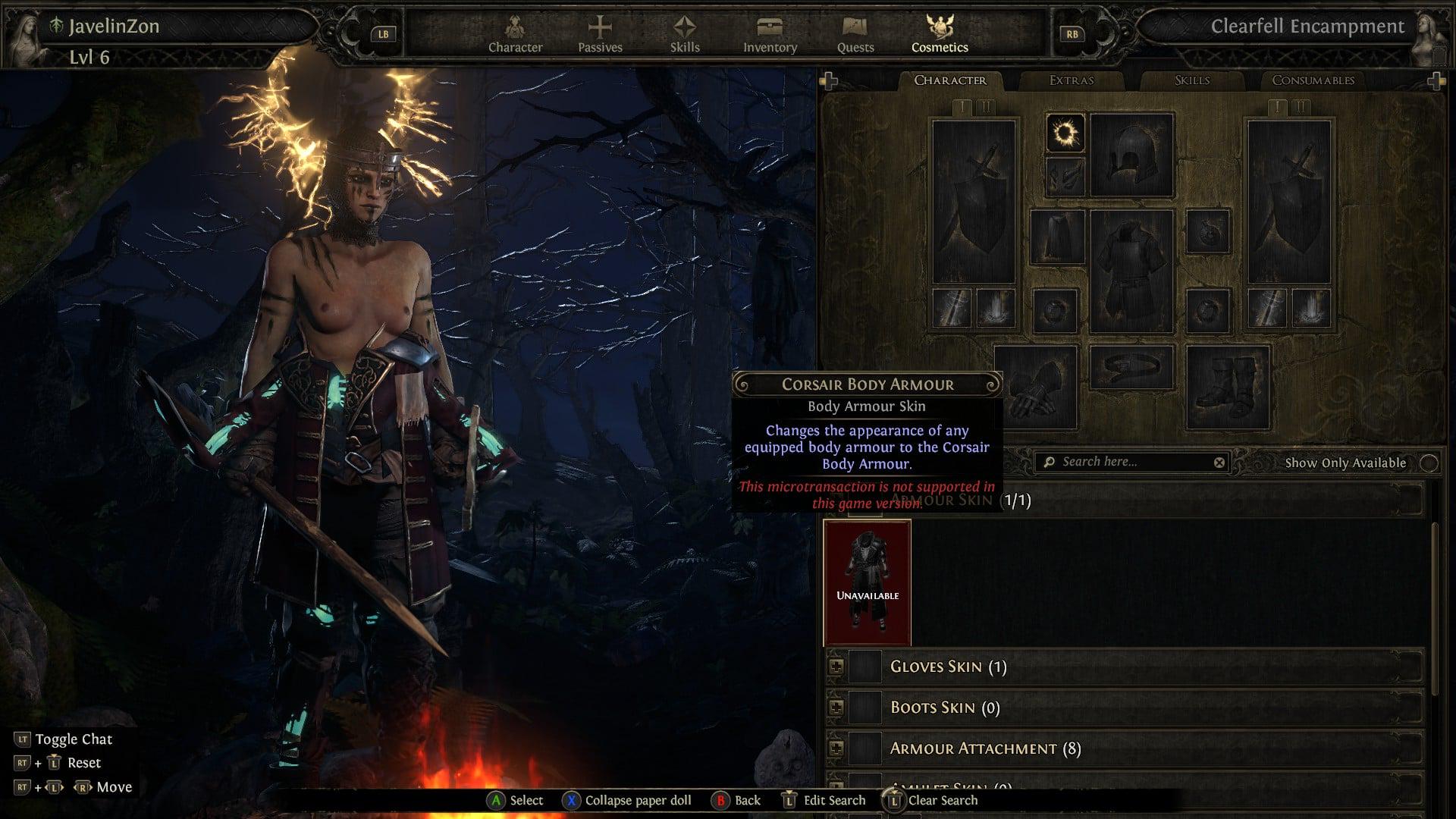Open the Quests tab
Screen dimensions: 1456x819
(855, 35)
